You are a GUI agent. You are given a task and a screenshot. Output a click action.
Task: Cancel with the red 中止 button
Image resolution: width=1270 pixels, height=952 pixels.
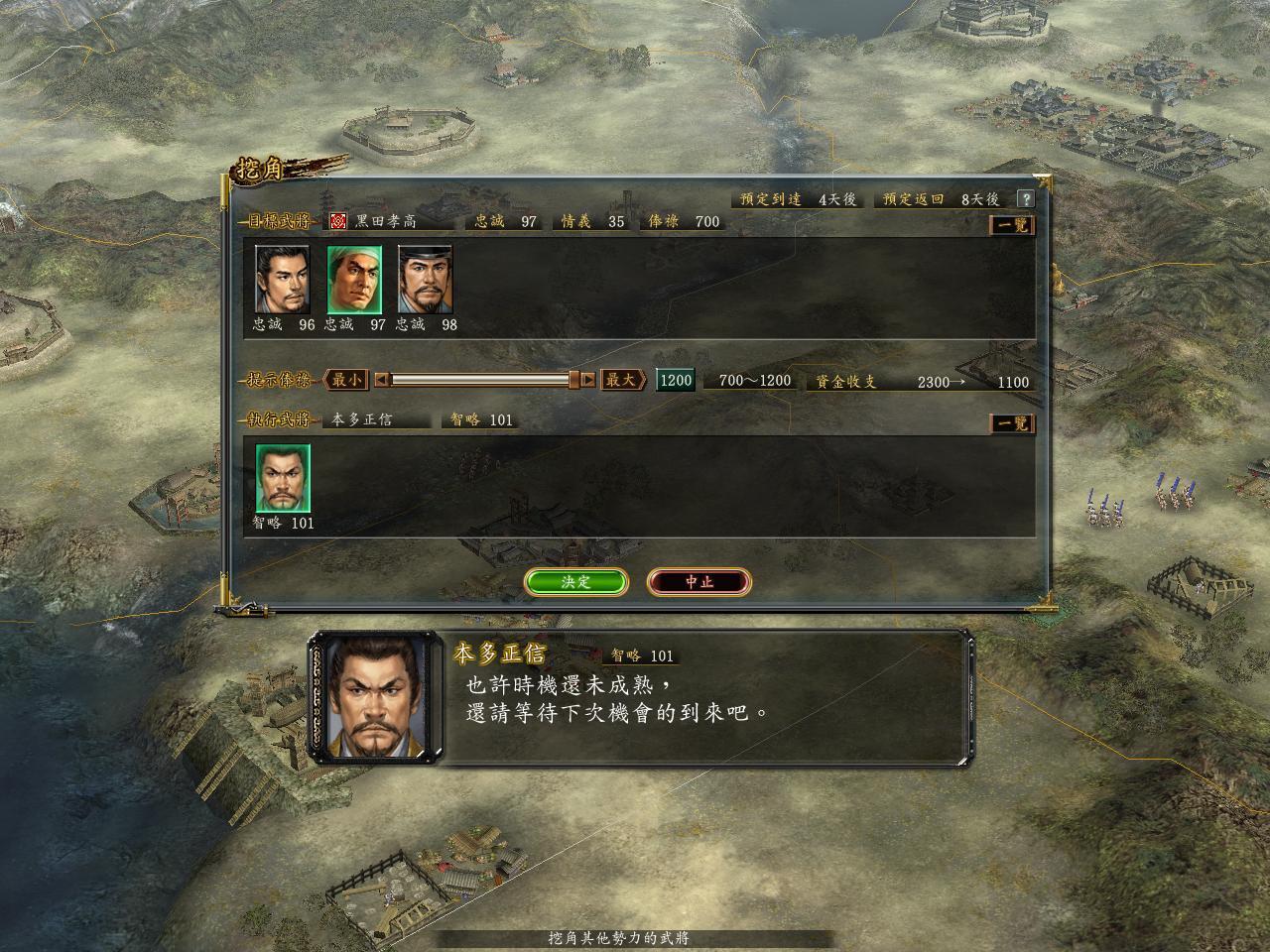(x=698, y=582)
